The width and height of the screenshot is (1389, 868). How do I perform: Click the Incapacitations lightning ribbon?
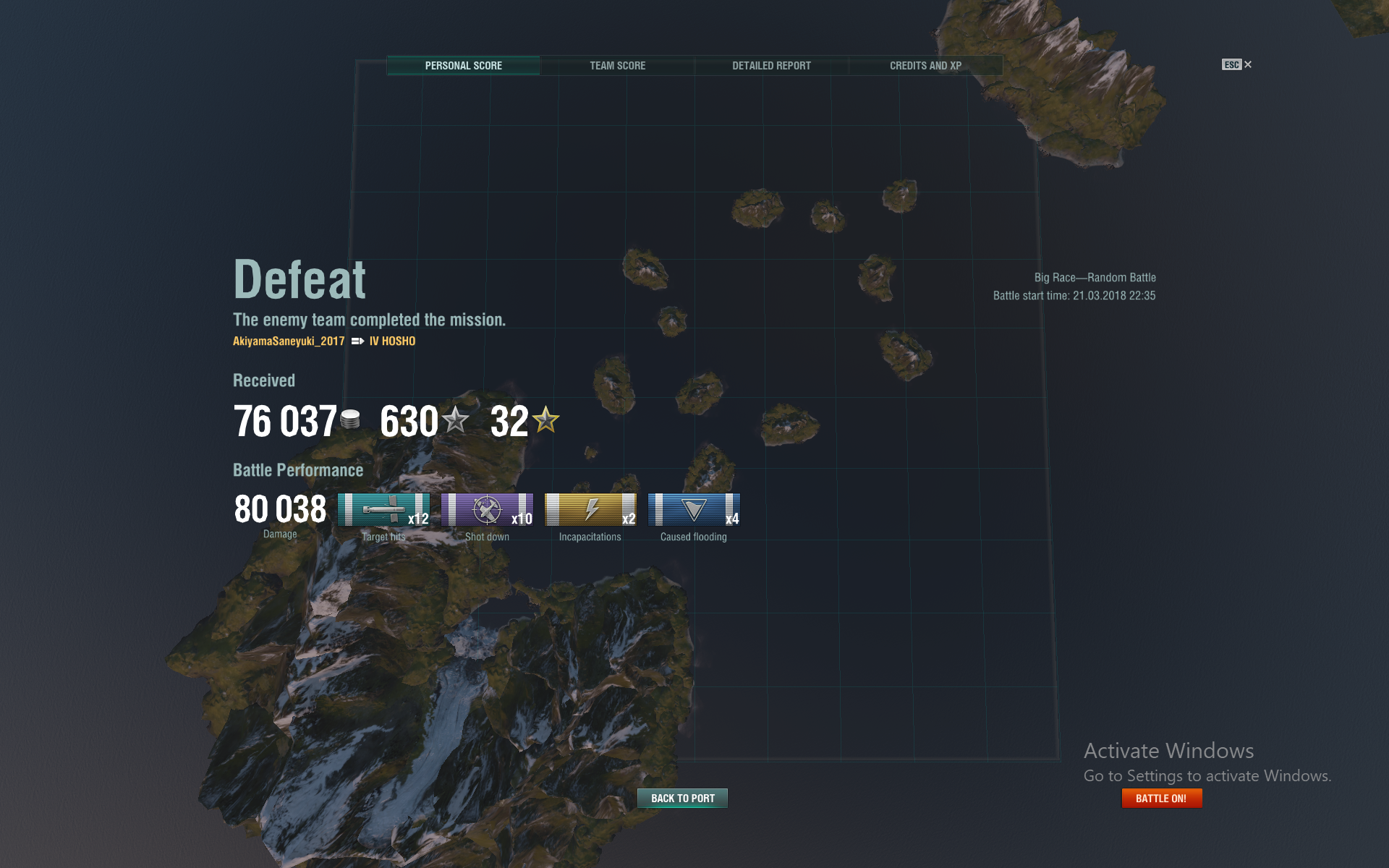click(x=590, y=510)
